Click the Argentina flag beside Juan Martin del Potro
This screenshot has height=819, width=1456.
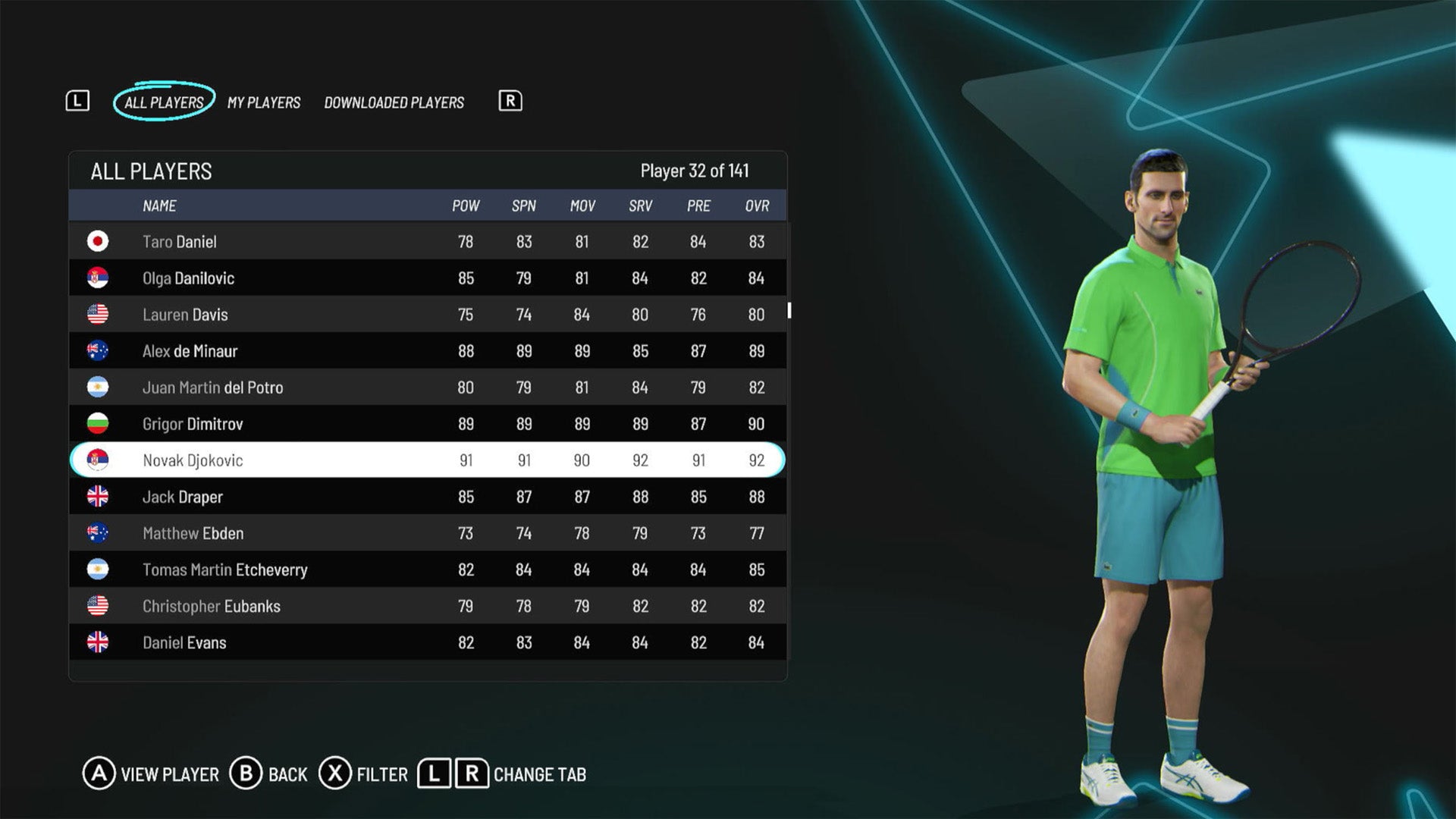[98, 387]
